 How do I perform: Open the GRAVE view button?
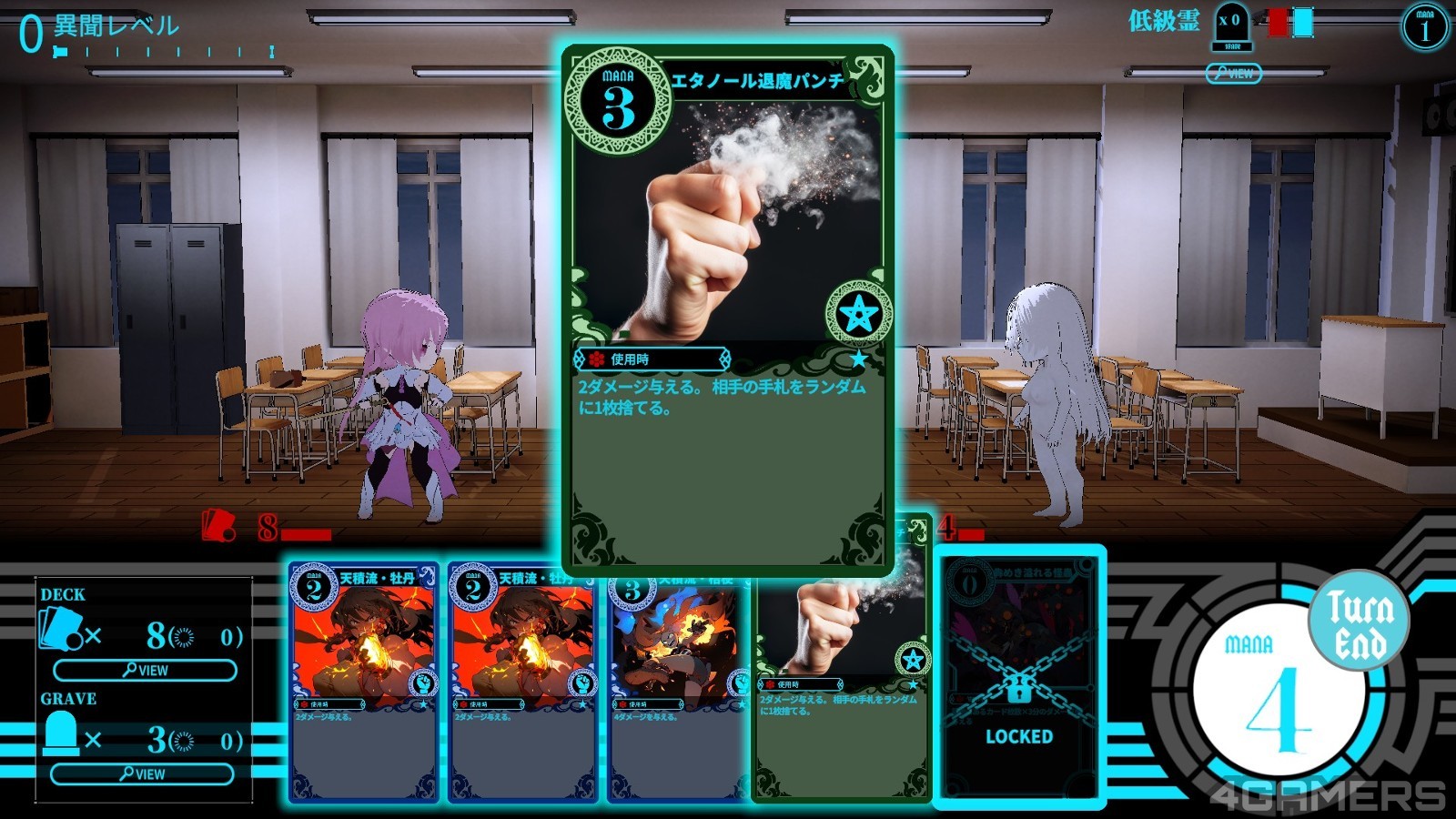(142, 774)
